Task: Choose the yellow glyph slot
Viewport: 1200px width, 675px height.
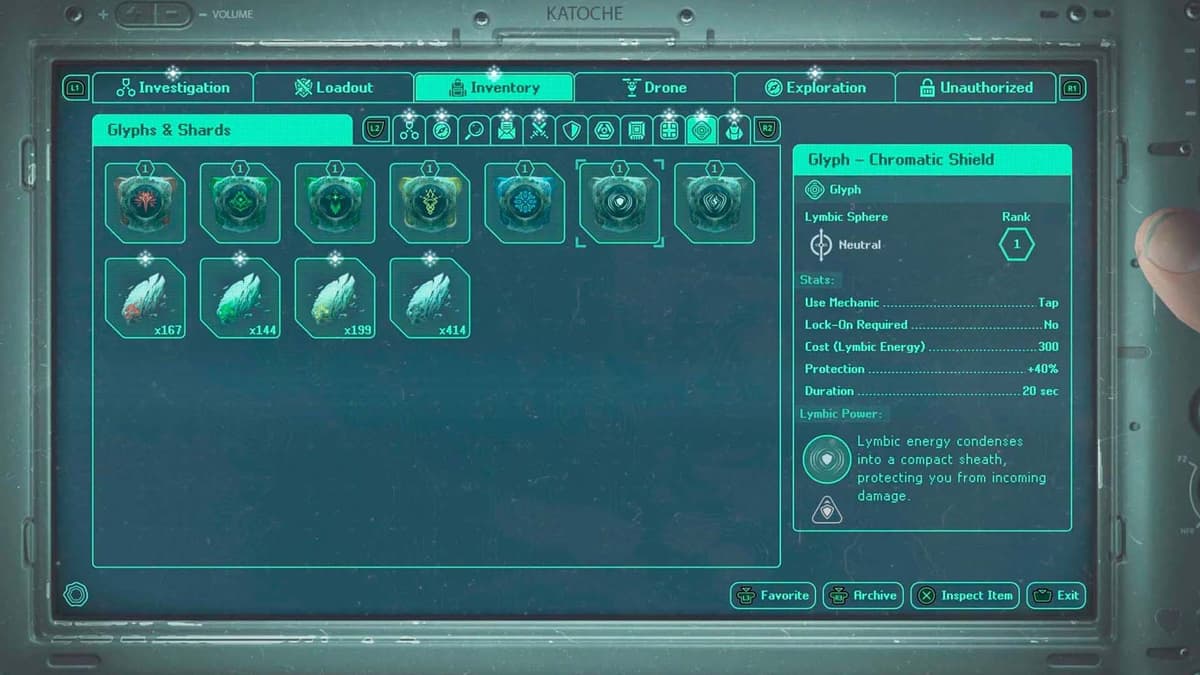Action: [429, 203]
